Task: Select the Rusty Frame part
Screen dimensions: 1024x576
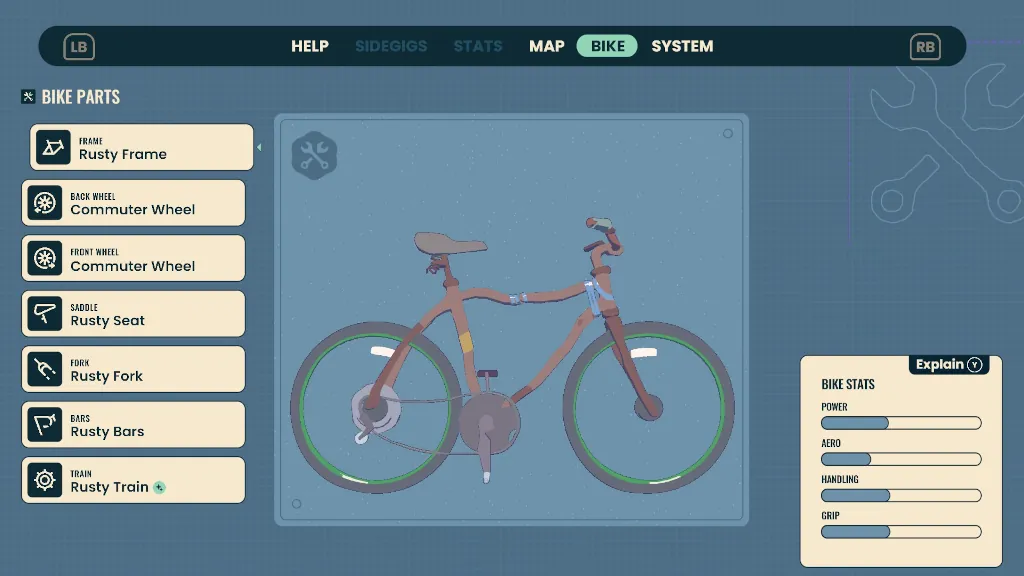Action: click(142, 148)
